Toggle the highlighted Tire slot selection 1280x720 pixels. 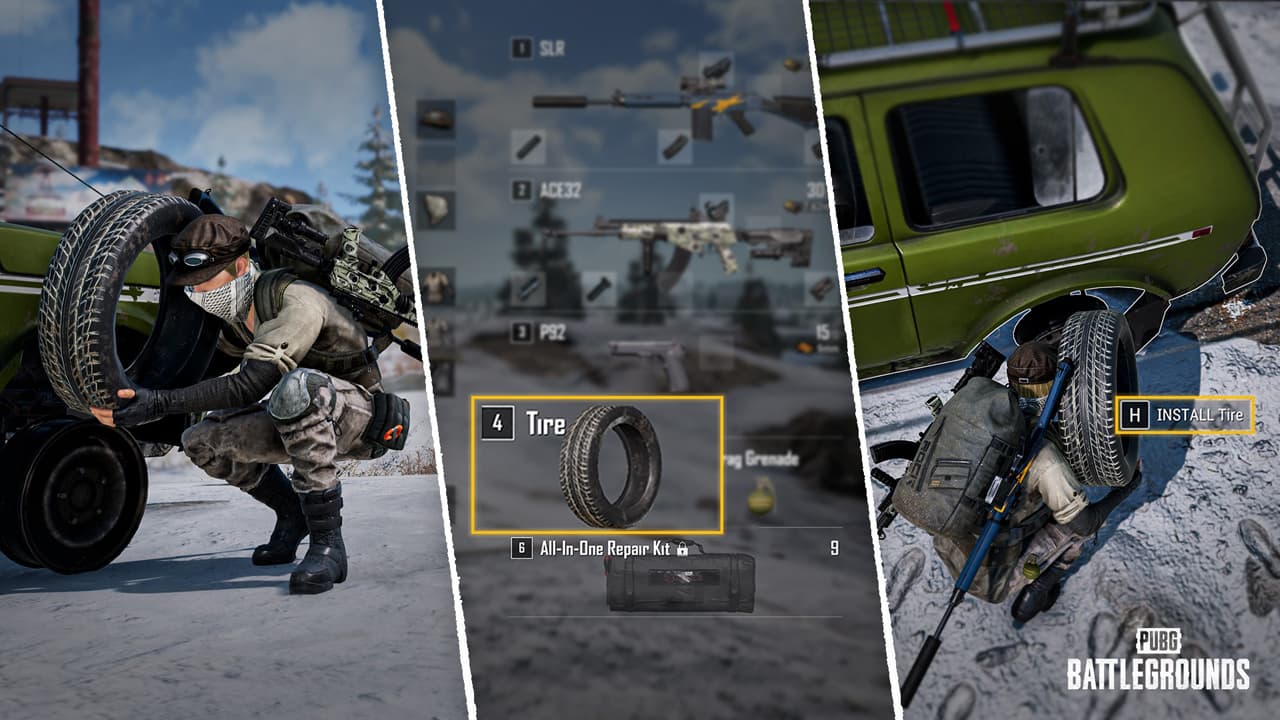click(598, 464)
